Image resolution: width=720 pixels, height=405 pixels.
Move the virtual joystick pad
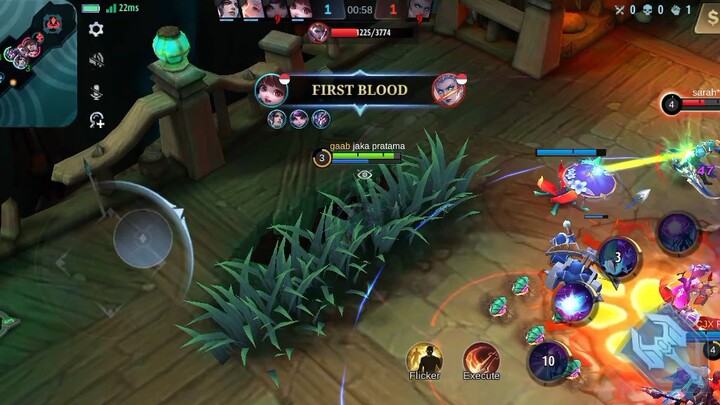[143, 239]
